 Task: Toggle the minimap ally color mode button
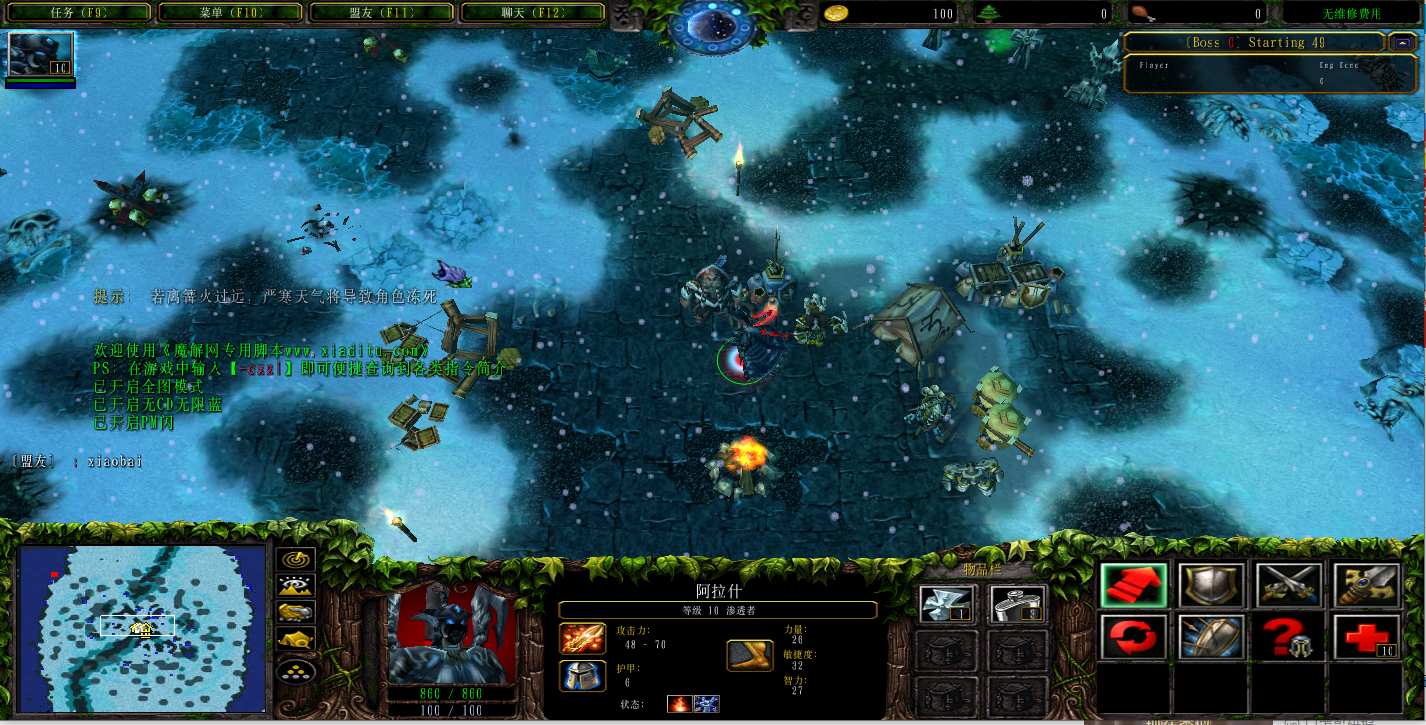click(x=296, y=613)
